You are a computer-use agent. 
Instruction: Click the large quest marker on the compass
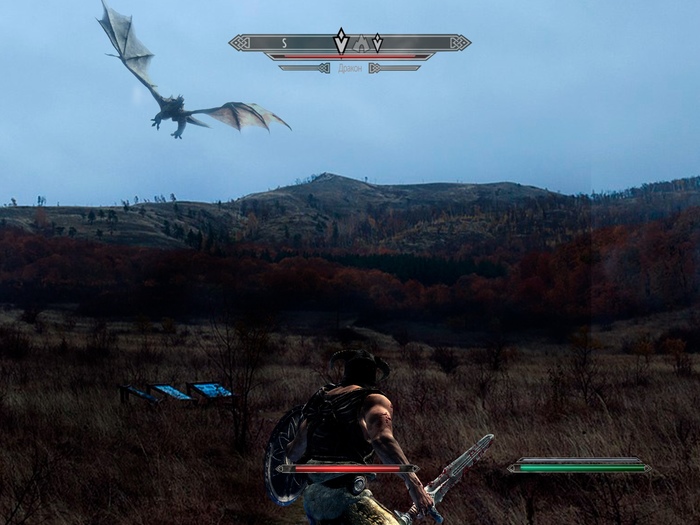341,42
